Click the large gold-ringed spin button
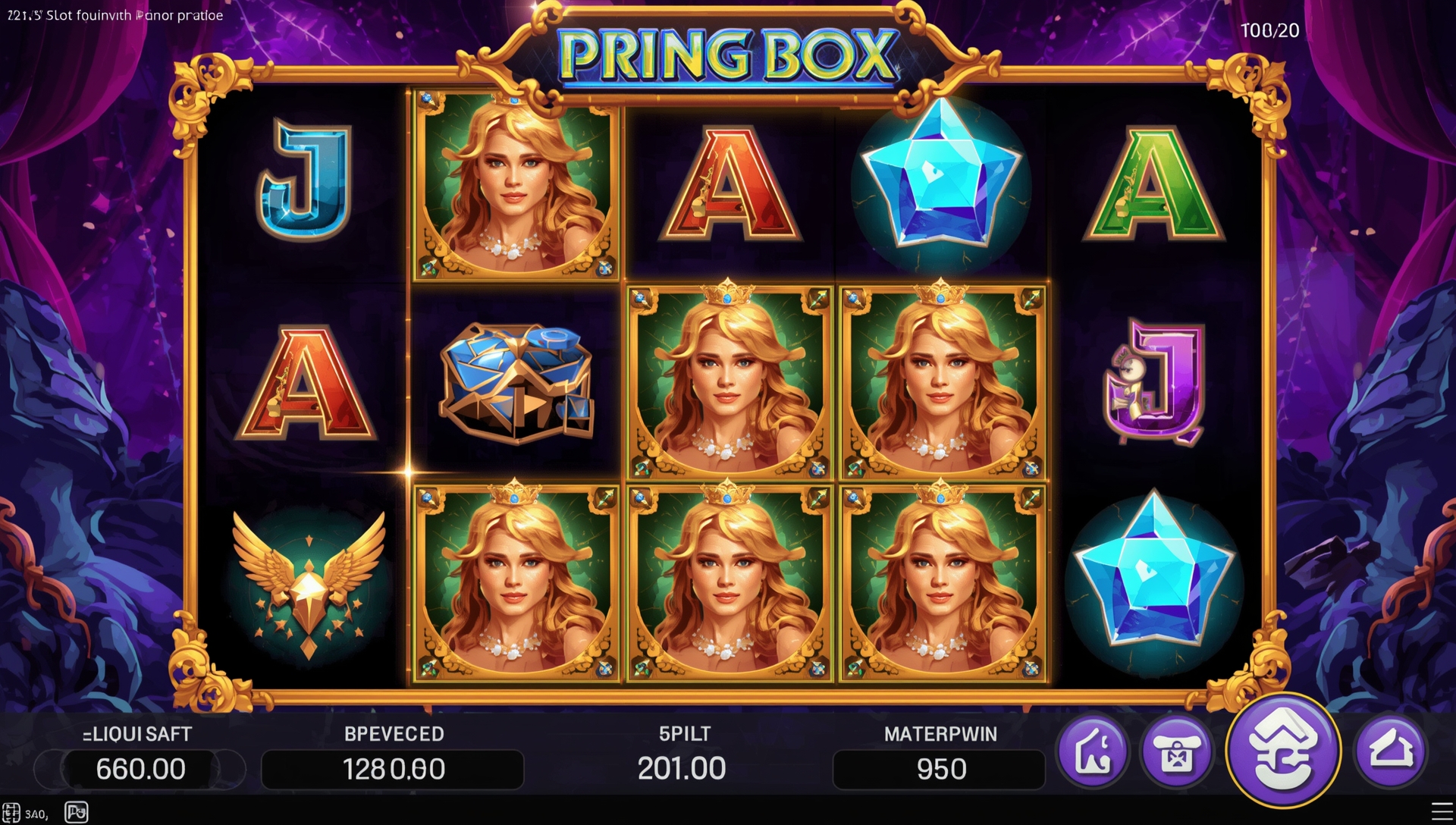The height and width of the screenshot is (825, 1456). click(x=1283, y=751)
